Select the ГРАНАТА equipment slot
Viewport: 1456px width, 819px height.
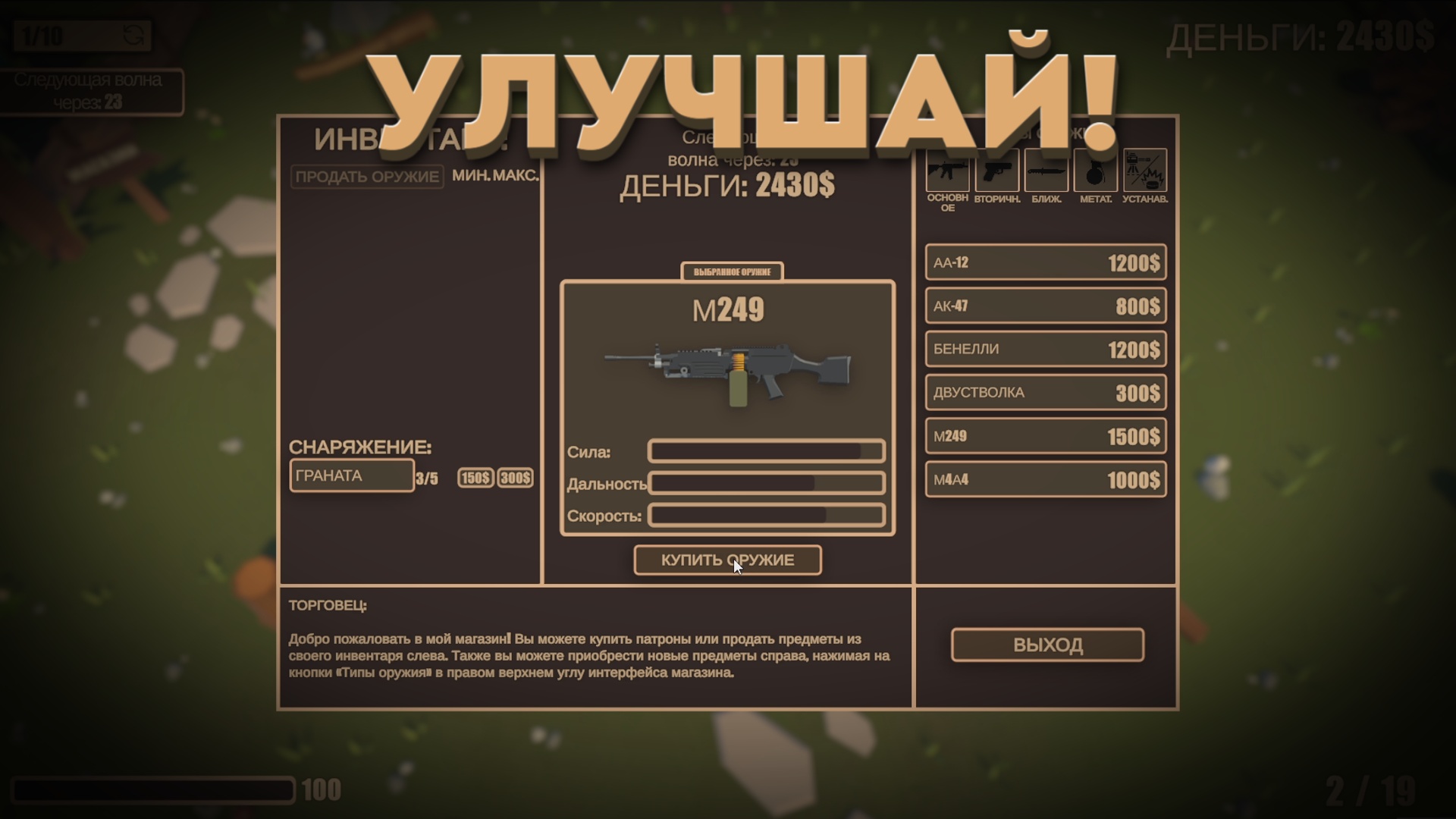[351, 475]
